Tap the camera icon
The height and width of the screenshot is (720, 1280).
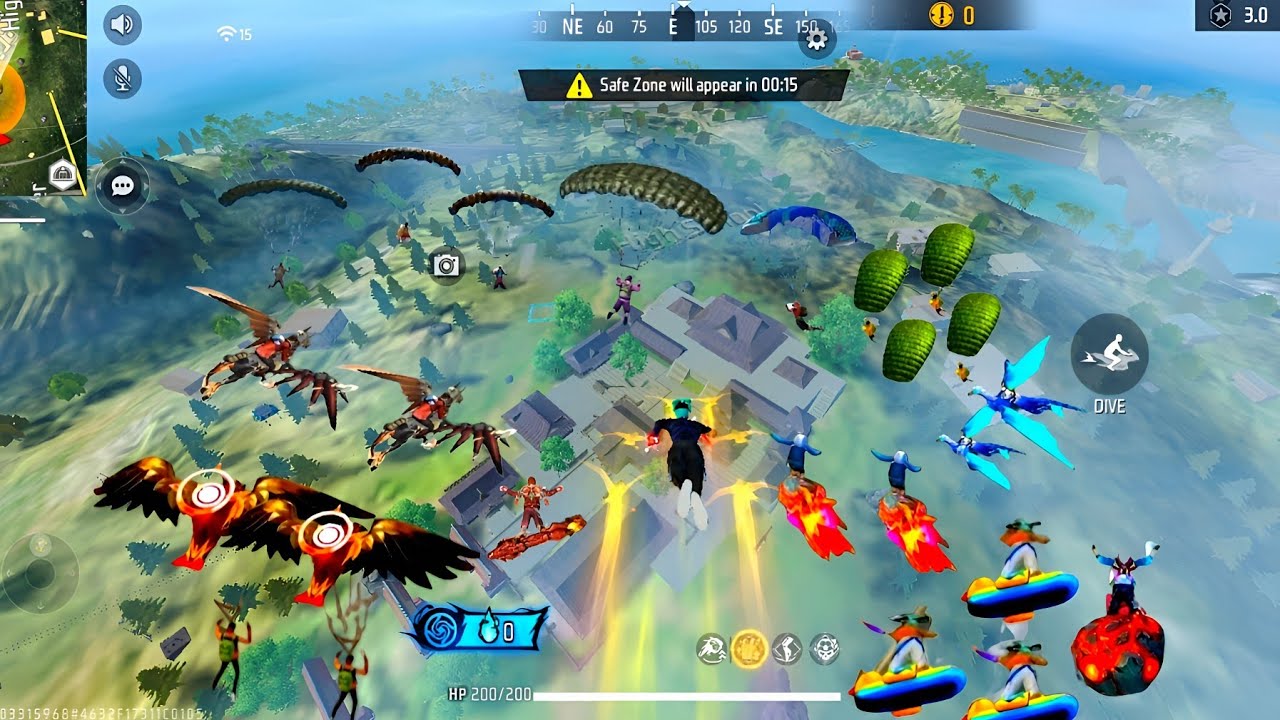pyautogui.click(x=446, y=265)
